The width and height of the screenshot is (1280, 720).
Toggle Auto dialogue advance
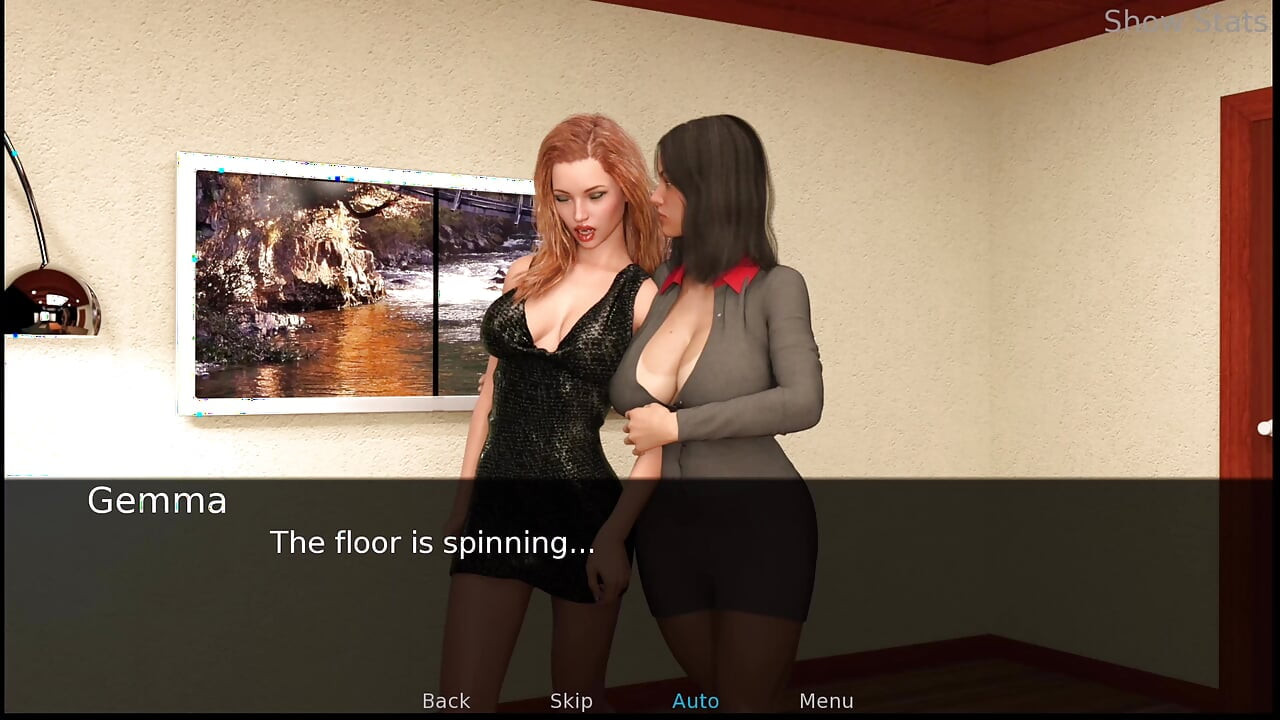[695, 701]
